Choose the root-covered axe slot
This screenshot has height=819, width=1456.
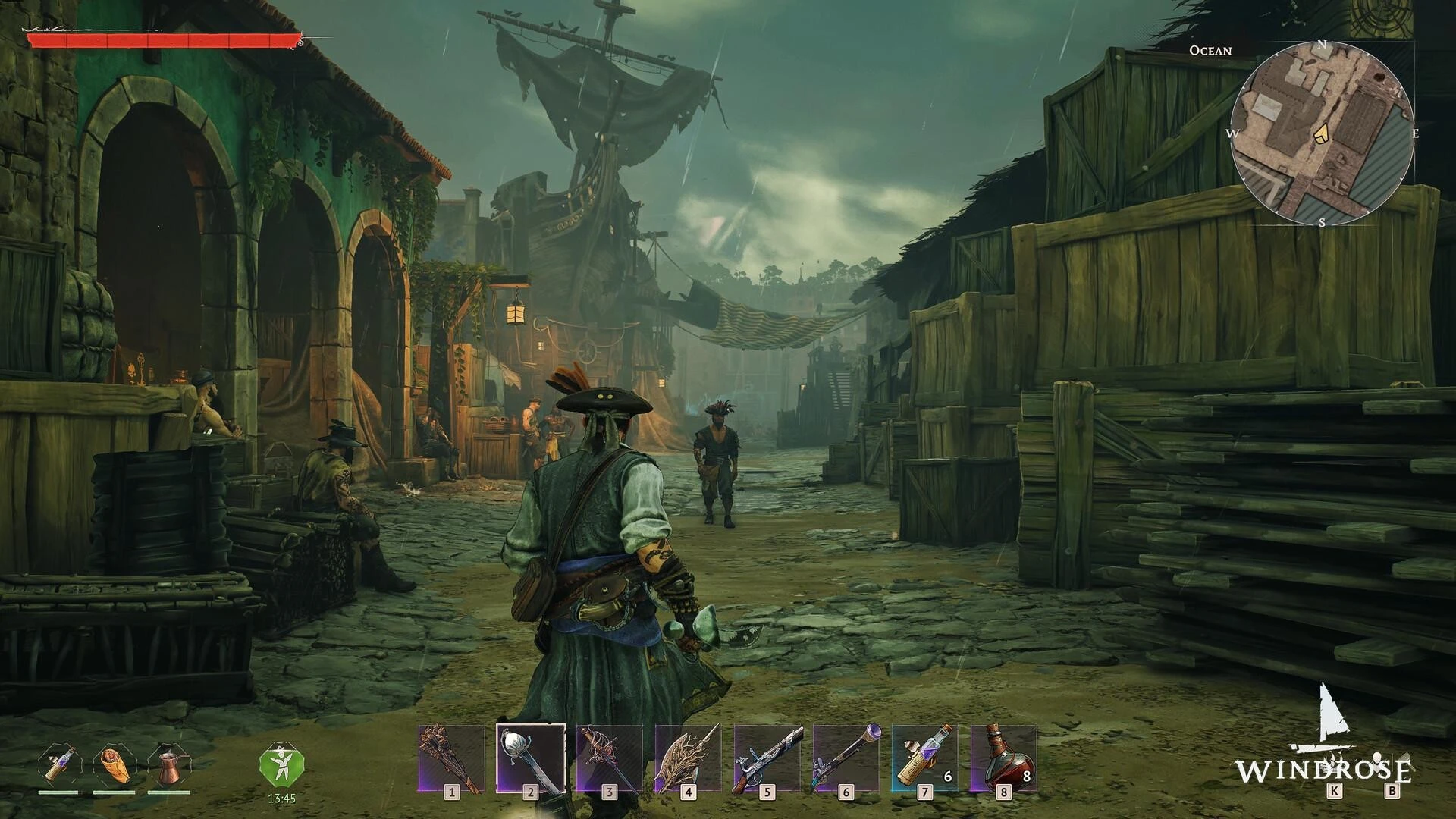point(688,758)
